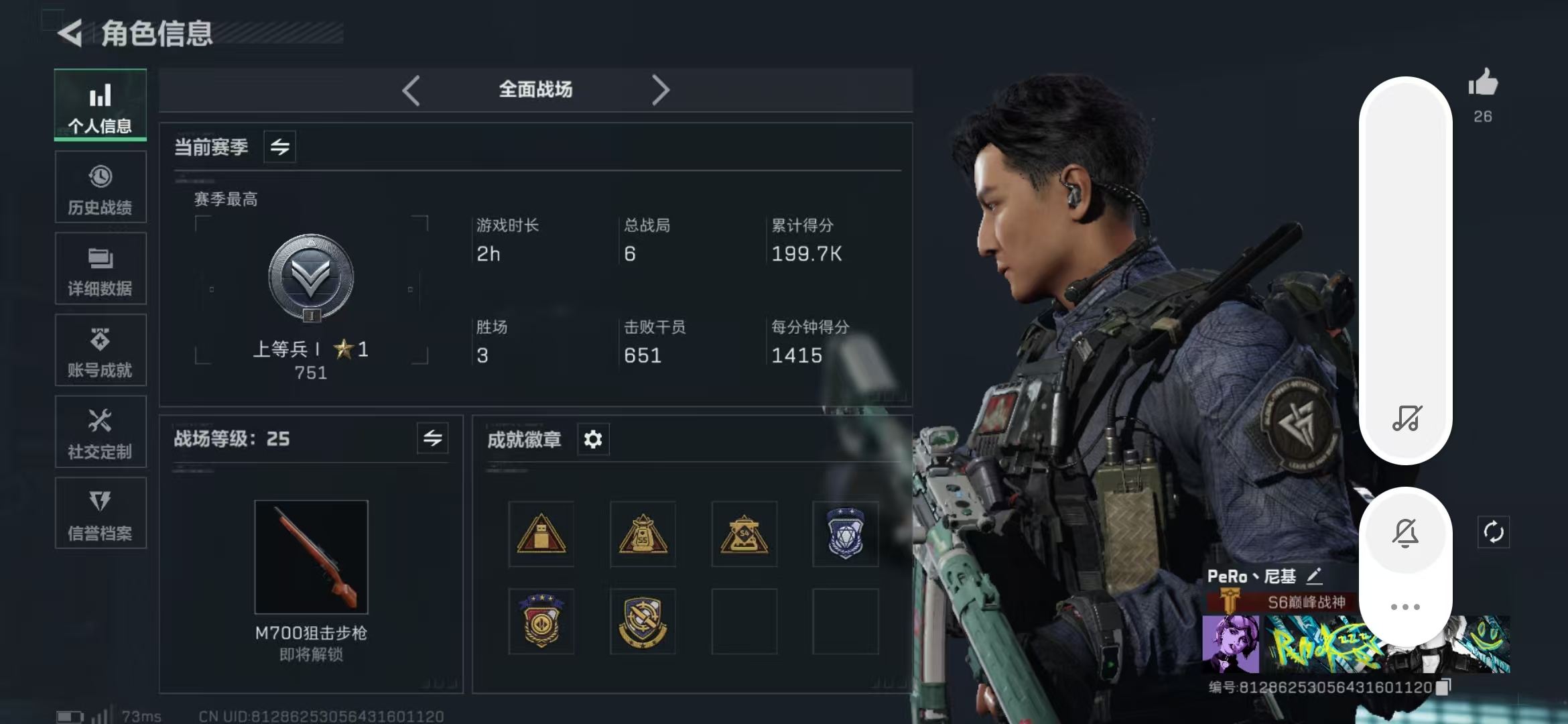Open the more options ellipsis menu
The width and height of the screenshot is (1568, 724).
click(x=1406, y=606)
